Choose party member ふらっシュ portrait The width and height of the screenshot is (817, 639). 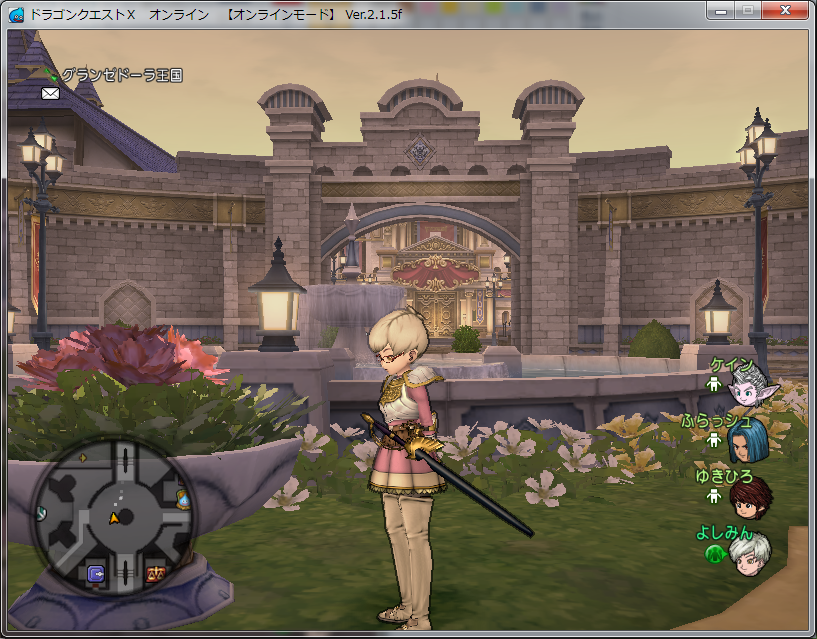click(x=749, y=441)
